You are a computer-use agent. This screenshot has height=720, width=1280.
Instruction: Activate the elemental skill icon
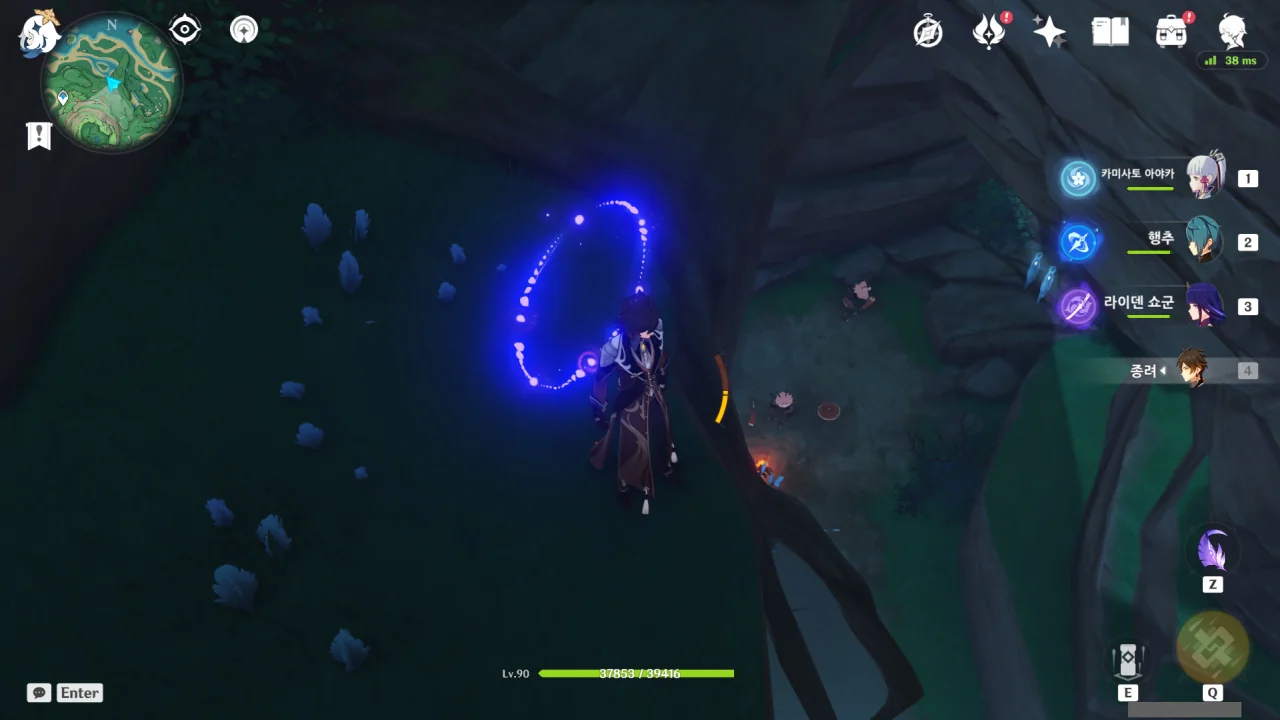click(1127, 660)
